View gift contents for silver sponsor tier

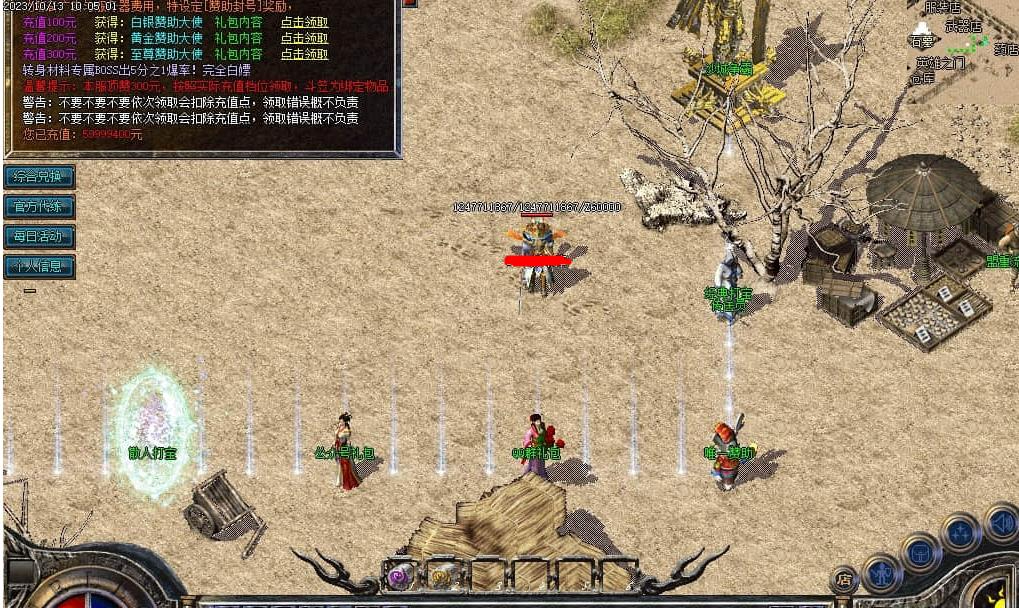click(238, 23)
